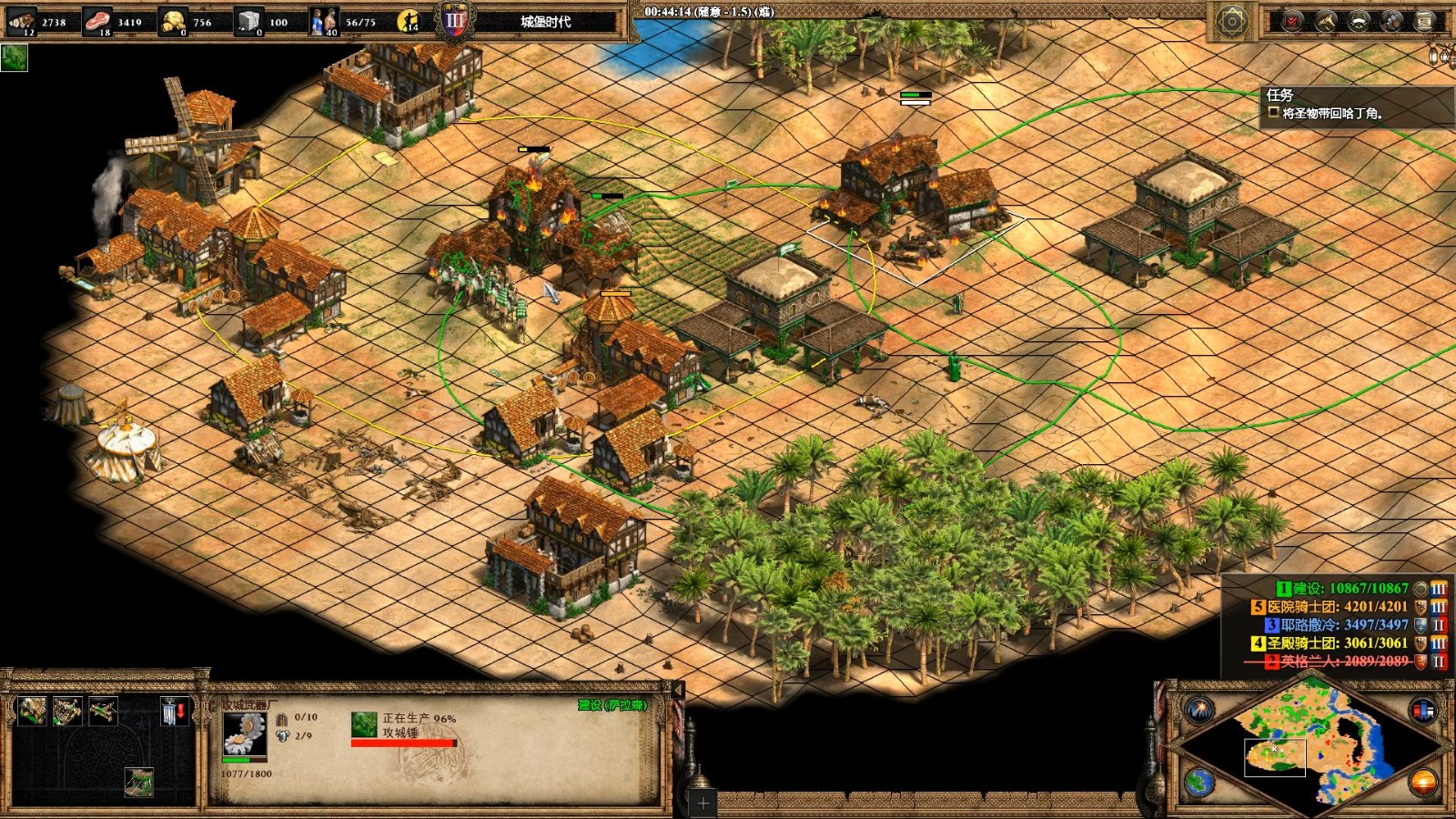
Task: Train the first siege unit in the command panel
Action: [x=33, y=711]
